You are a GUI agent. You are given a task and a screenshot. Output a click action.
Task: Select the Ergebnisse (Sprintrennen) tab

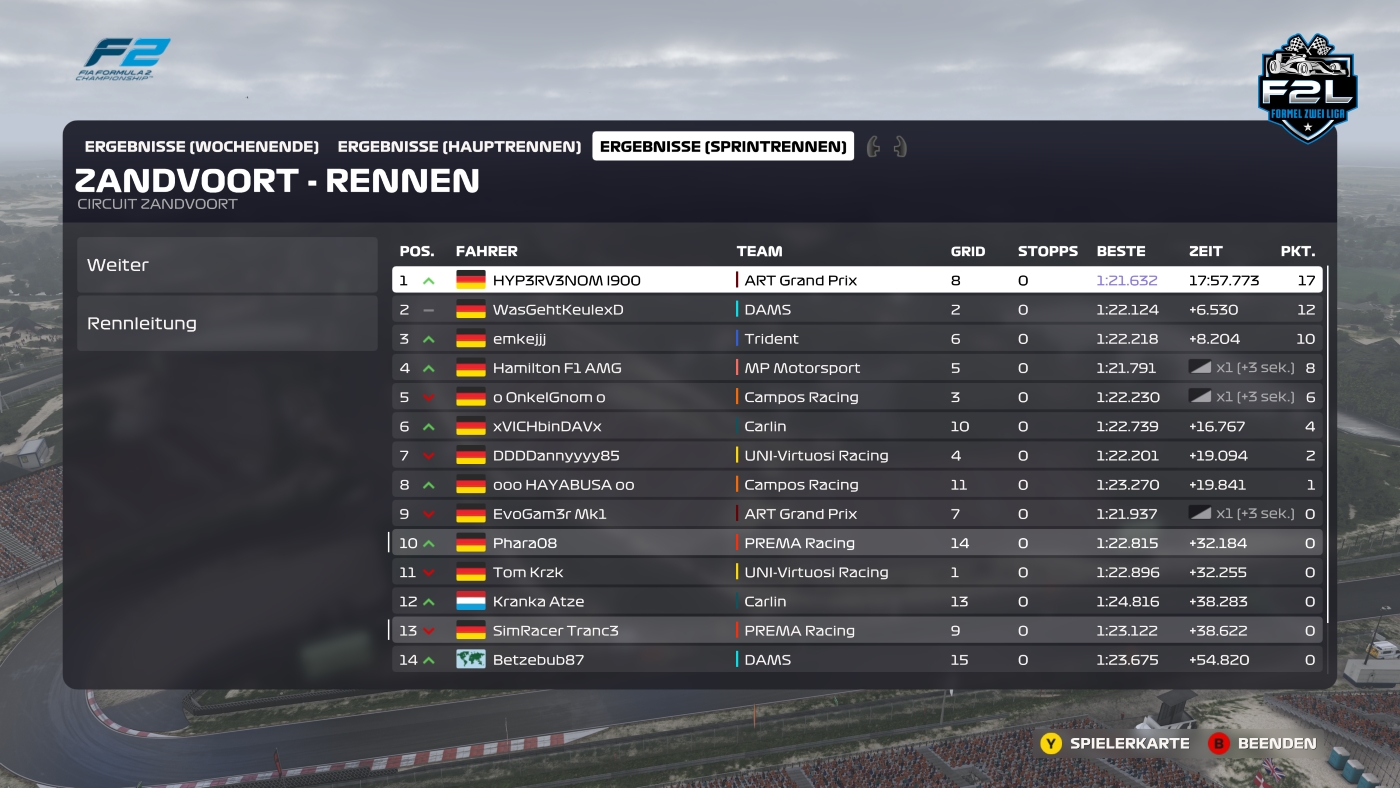point(723,147)
